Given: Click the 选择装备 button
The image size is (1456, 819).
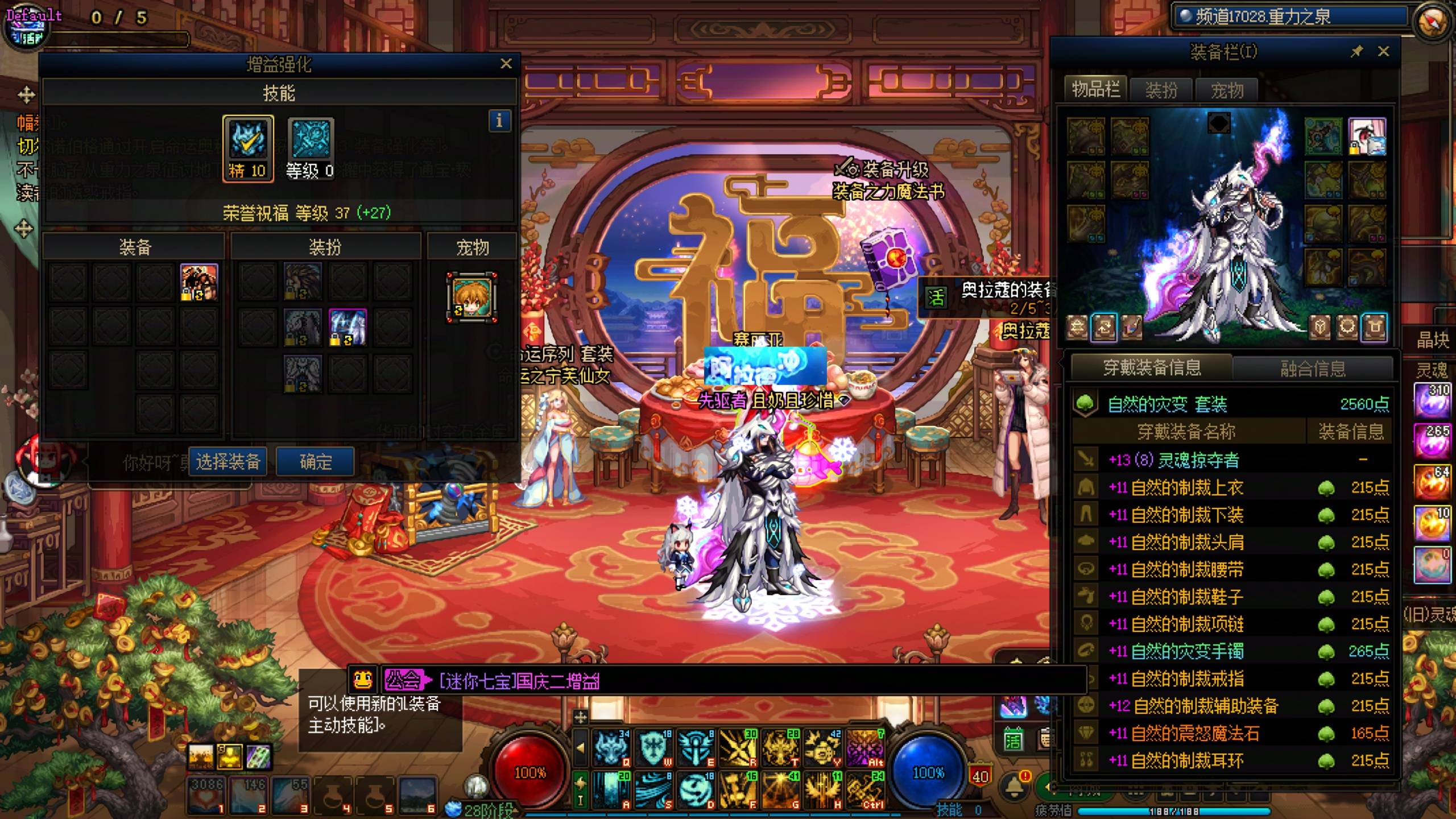Looking at the screenshot, I should 228,461.
